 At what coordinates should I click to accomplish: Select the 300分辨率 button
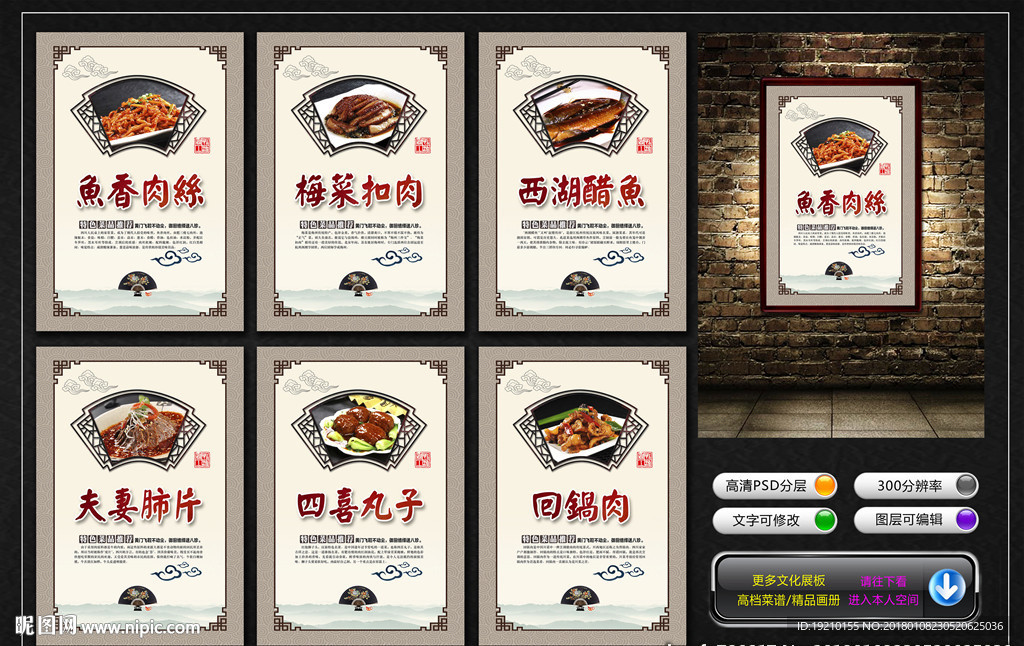click(915, 486)
